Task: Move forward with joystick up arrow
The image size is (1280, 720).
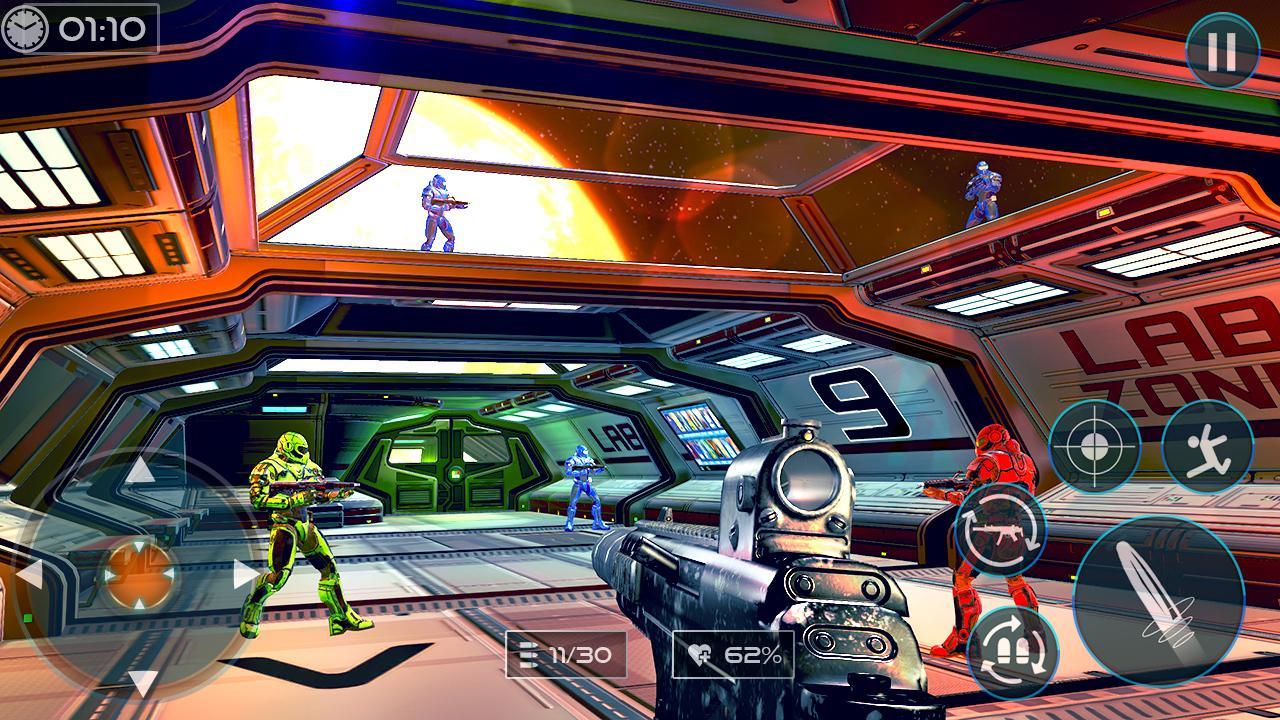Action: (139, 469)
